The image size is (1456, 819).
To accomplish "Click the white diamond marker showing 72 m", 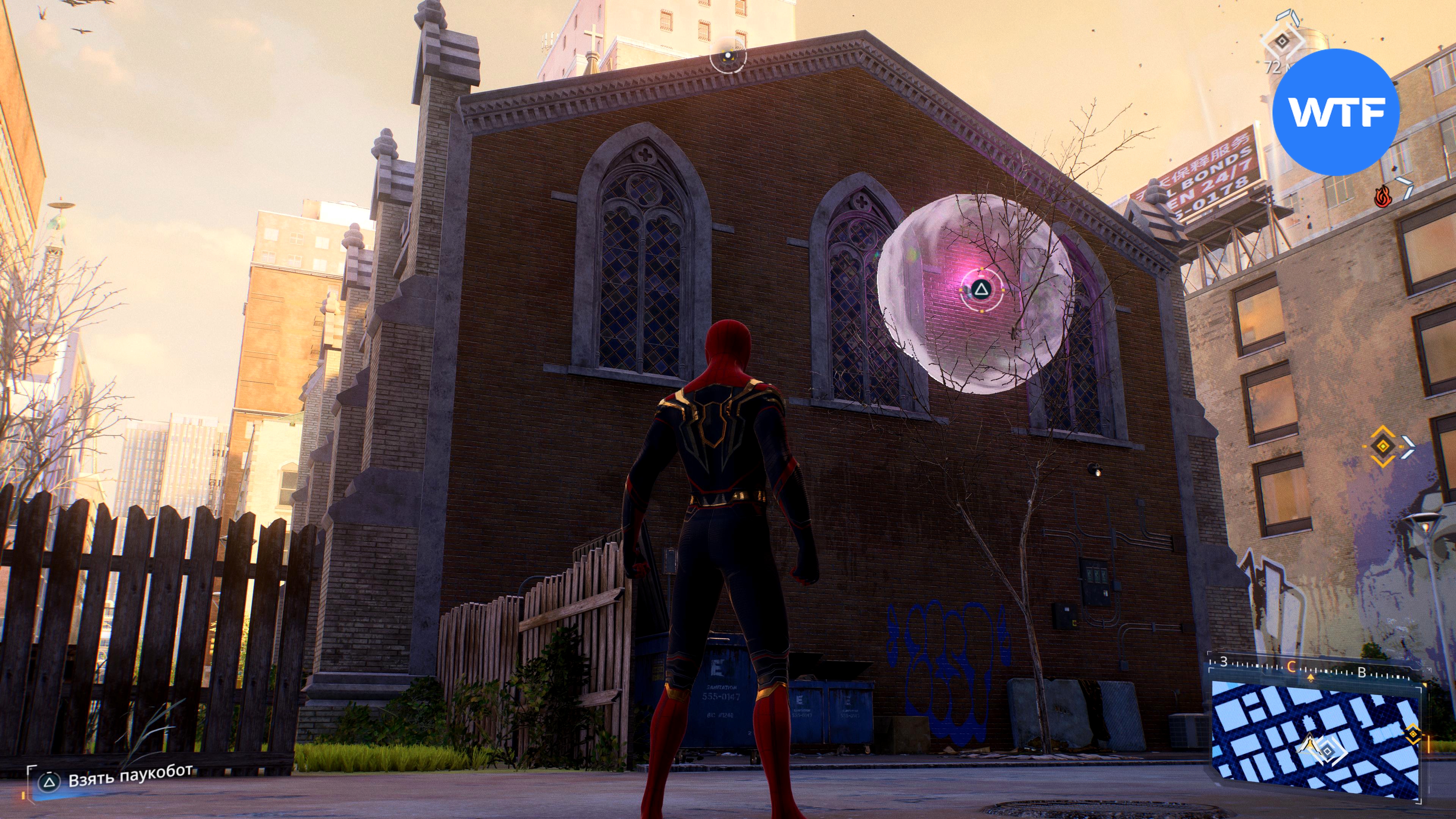I will click(1282, 41).
